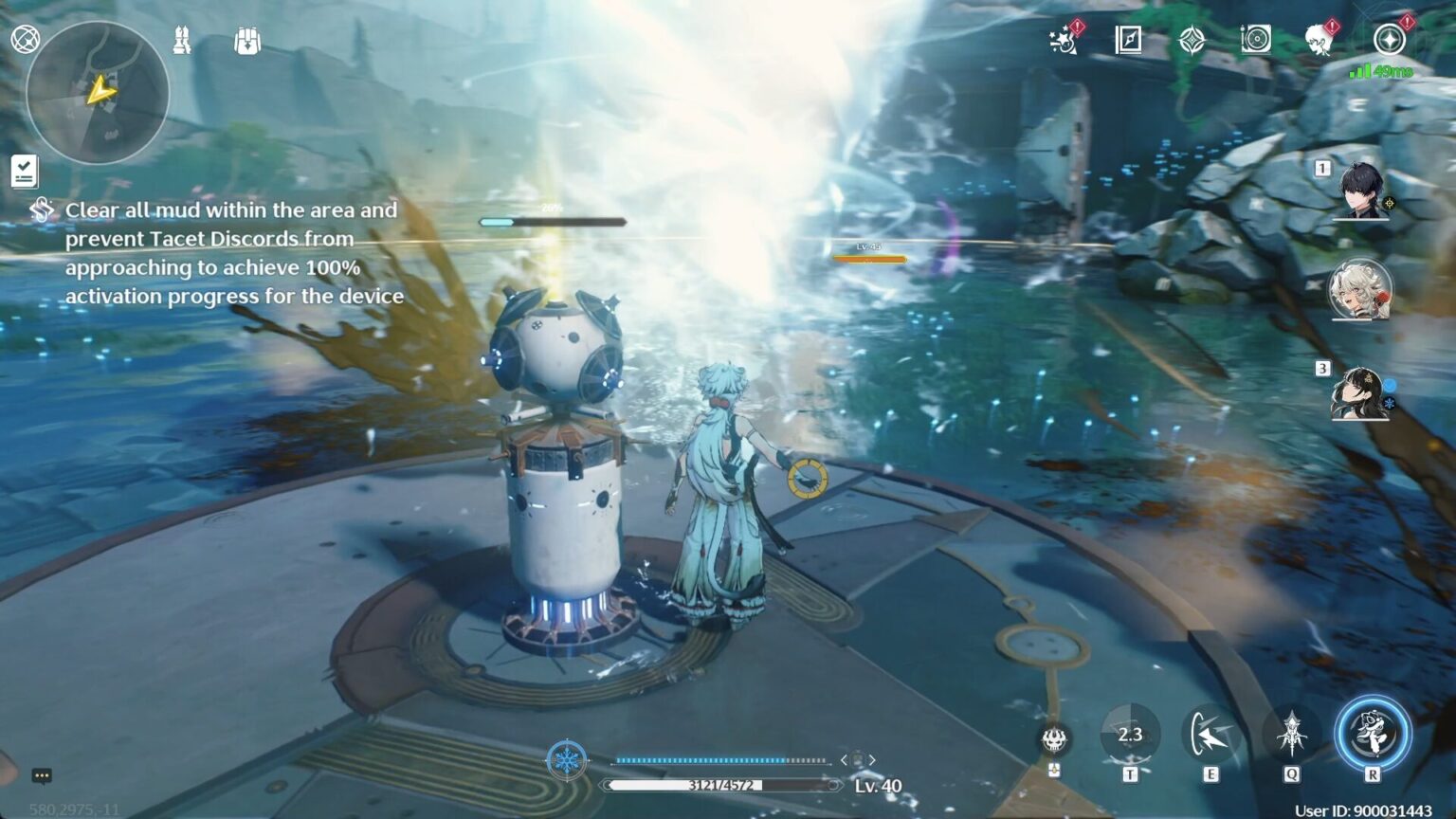
Task: Use the skull Echo skill icon
Action: pyautogui.click(x=1052, y=741)
